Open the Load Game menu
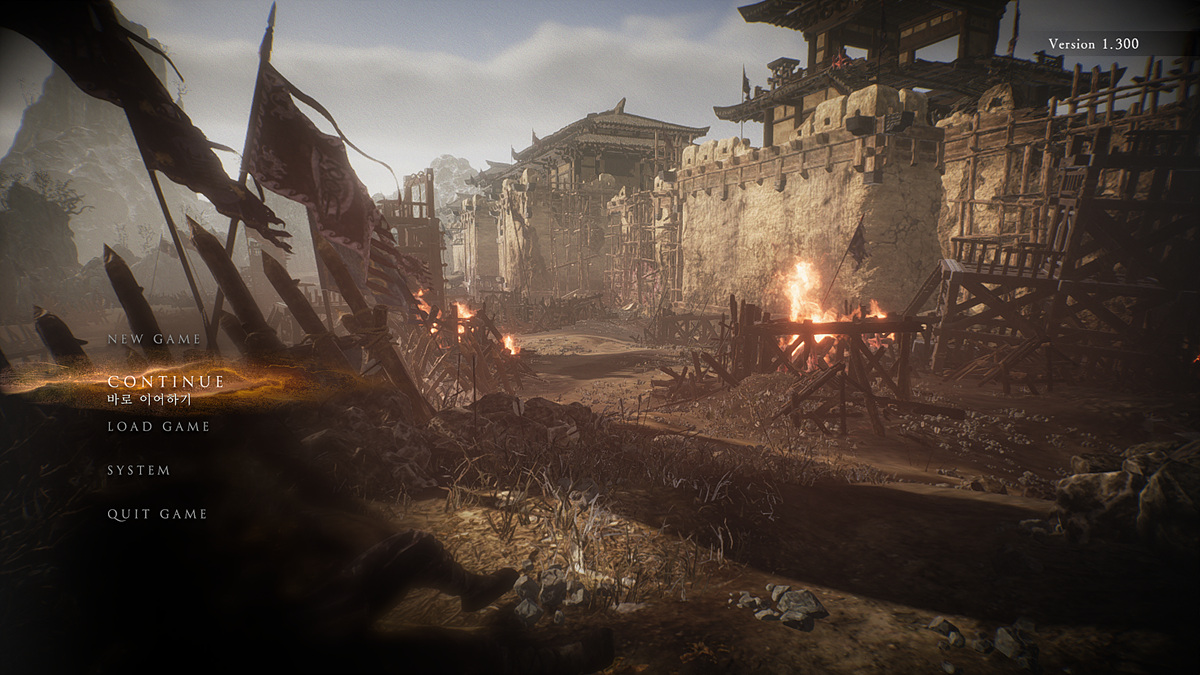This screenshot has width=1200, height=675. point(159,427)
